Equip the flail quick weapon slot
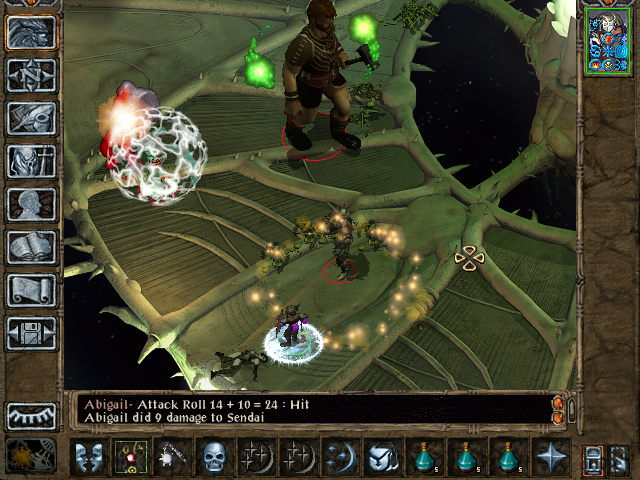The image size is (640, 480). coord(173,457)
